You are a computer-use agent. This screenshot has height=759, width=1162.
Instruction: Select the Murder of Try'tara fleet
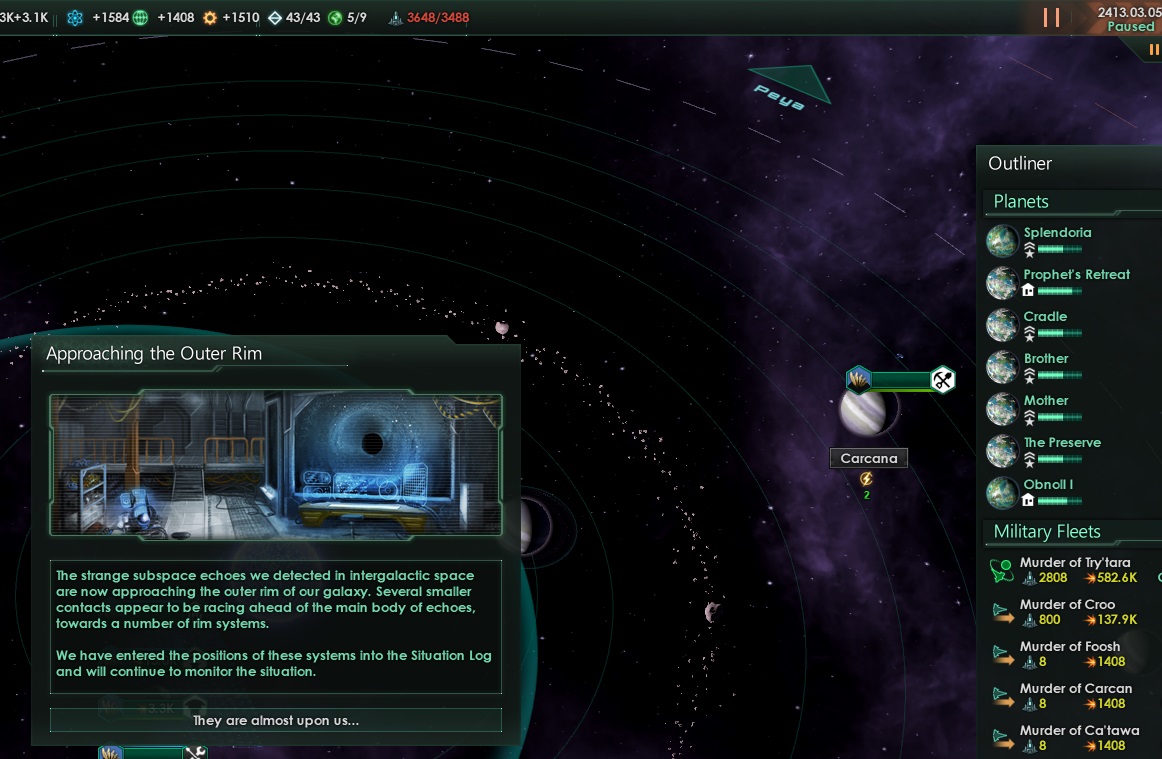(1074, 563)
